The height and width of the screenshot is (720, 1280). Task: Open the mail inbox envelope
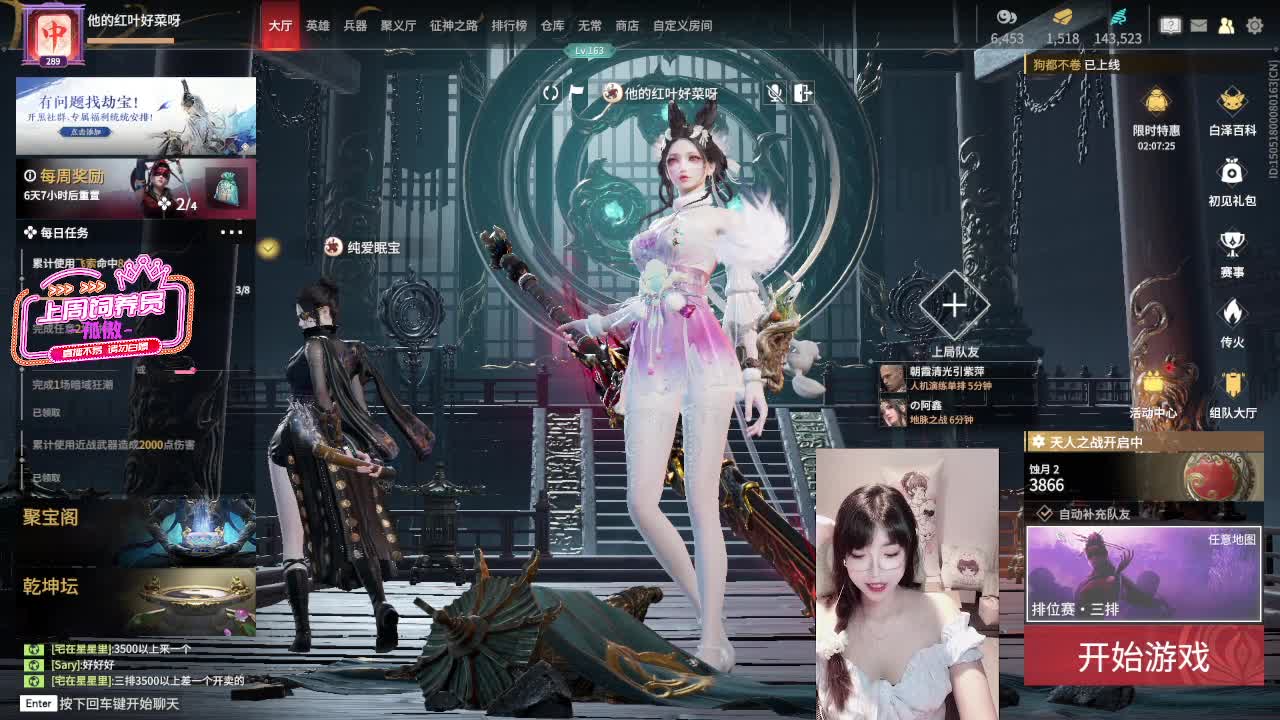[1198, 25]
